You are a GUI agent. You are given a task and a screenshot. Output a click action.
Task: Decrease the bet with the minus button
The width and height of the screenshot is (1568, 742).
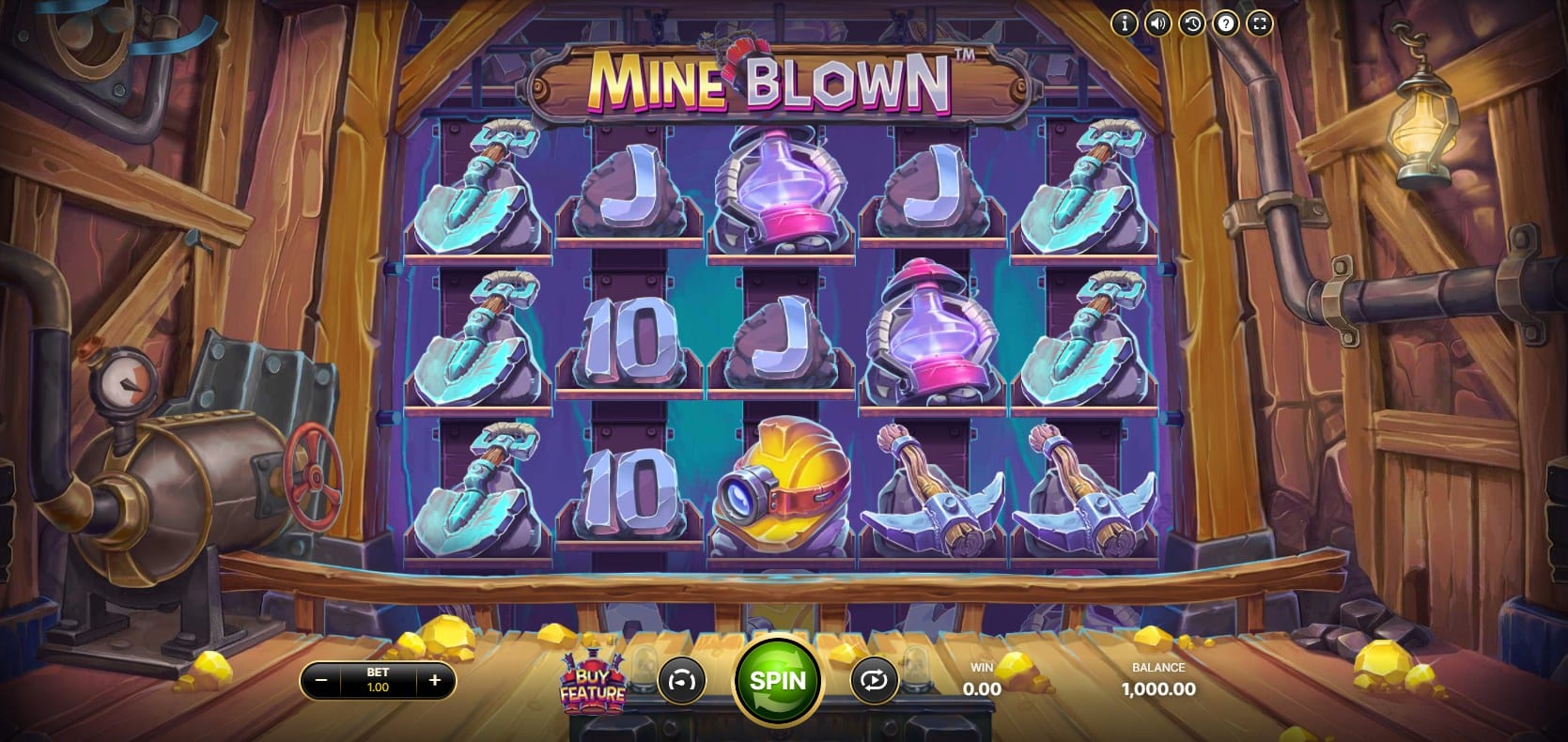(321, 680)
